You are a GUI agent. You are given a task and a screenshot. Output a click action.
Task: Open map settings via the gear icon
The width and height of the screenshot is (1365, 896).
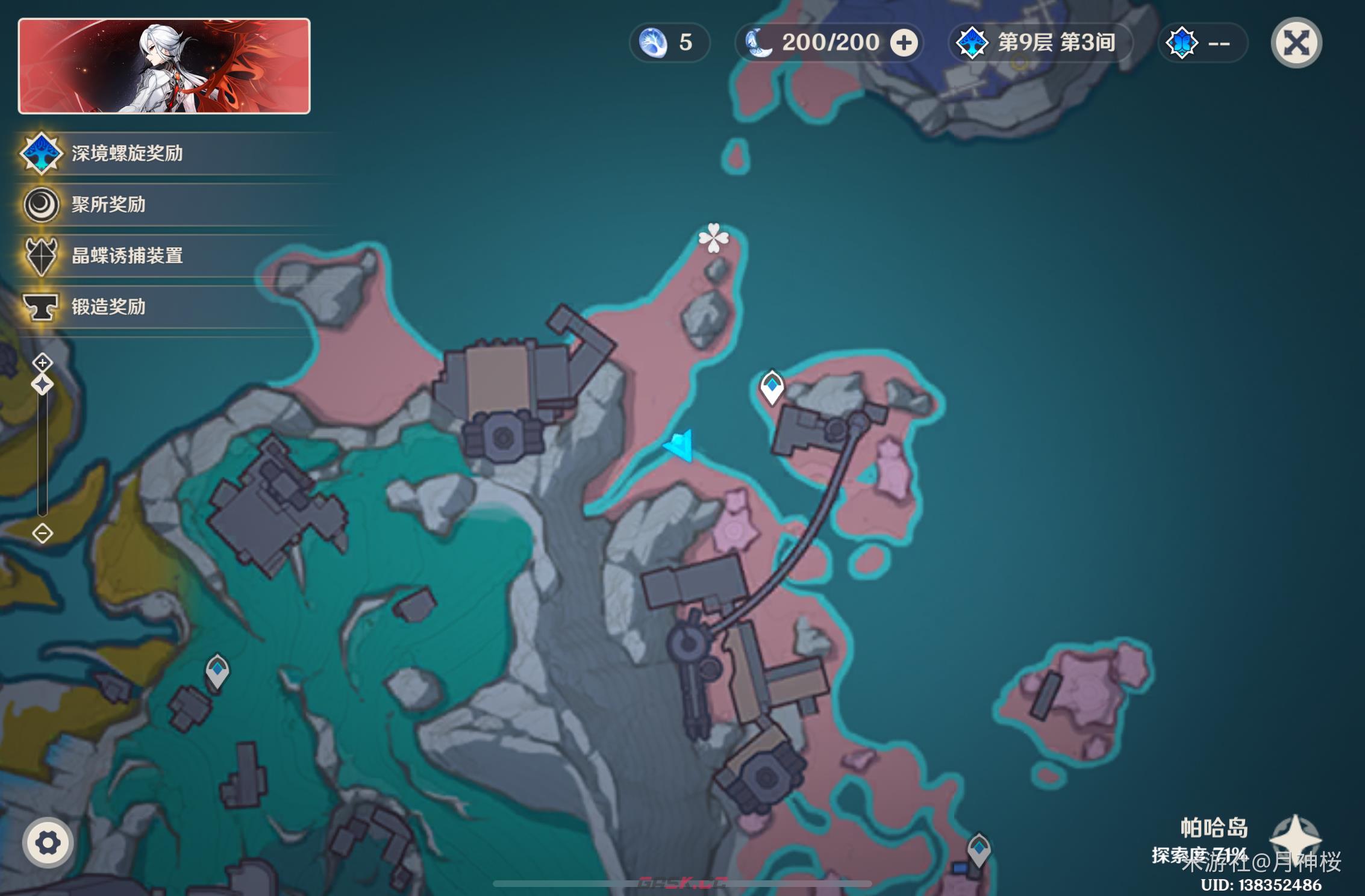(48, 842)
